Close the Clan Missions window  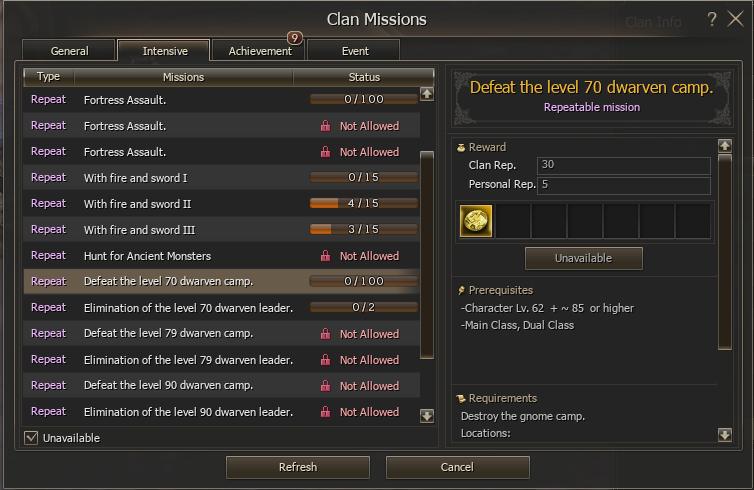pyautogui.click(x=735, y=19)
